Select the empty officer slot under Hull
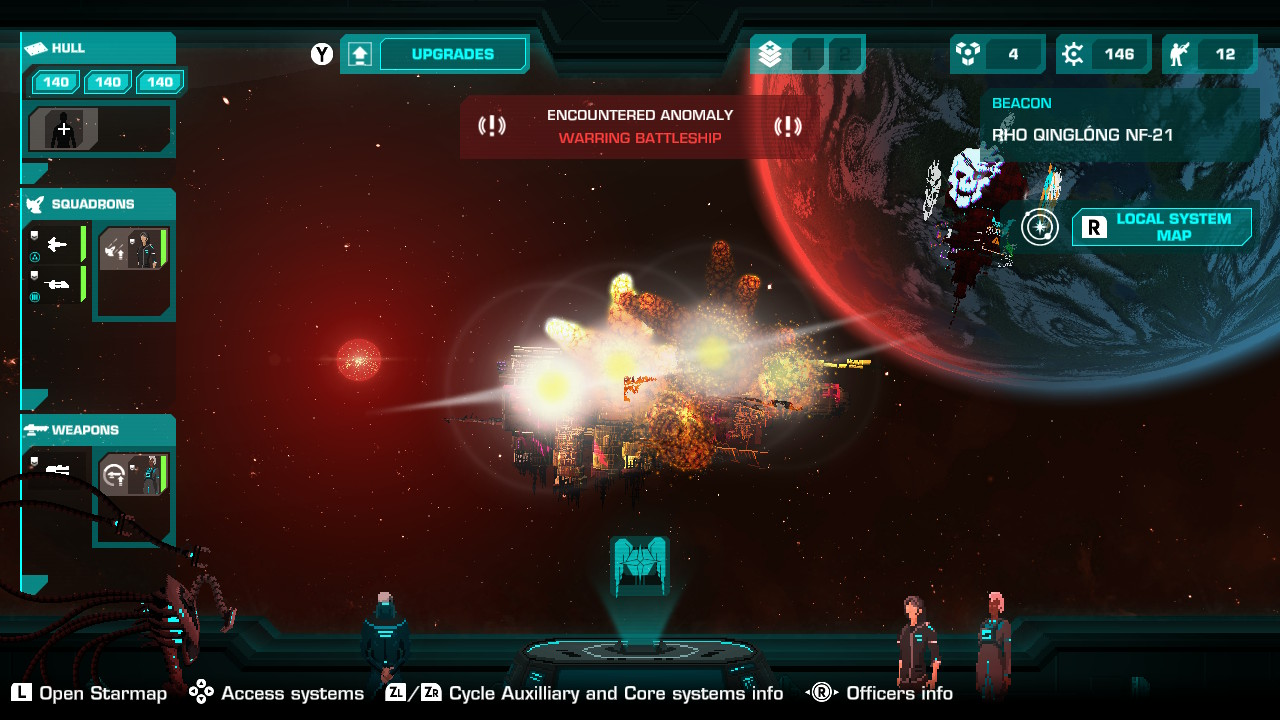 (x=64, y=129)
